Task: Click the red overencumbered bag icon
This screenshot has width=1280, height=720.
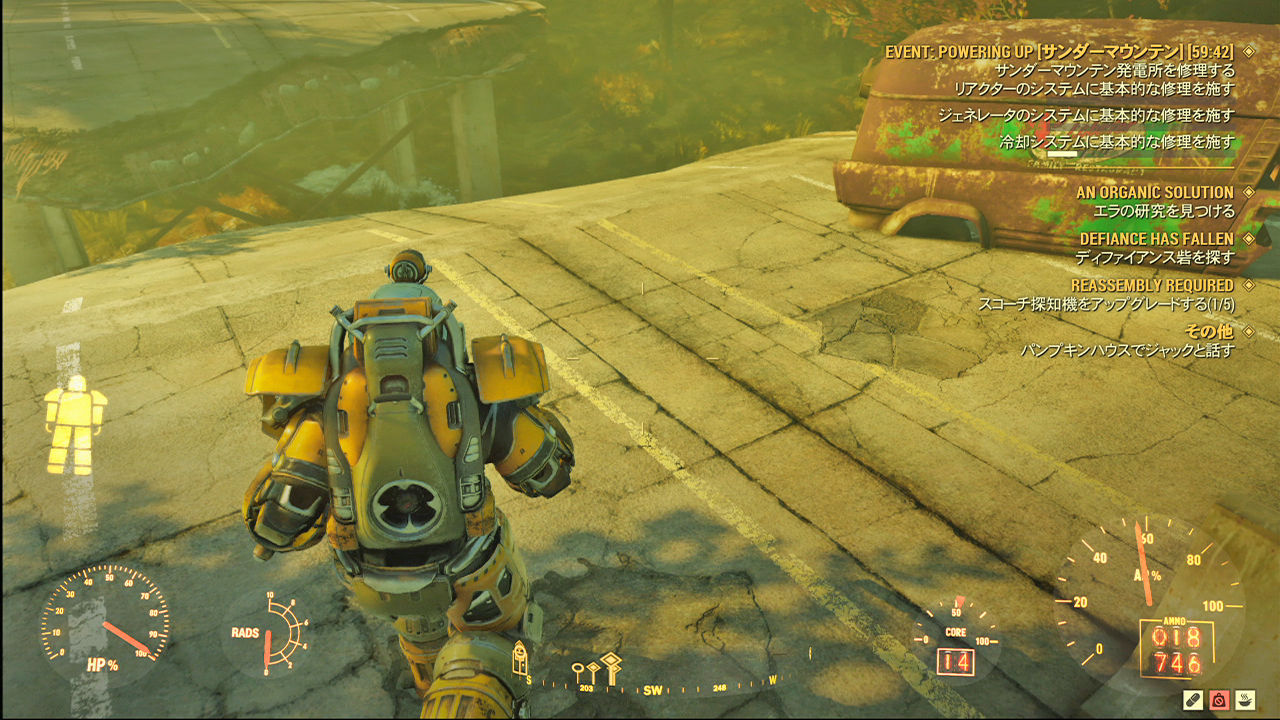Action: click(x=1220, y=700)
